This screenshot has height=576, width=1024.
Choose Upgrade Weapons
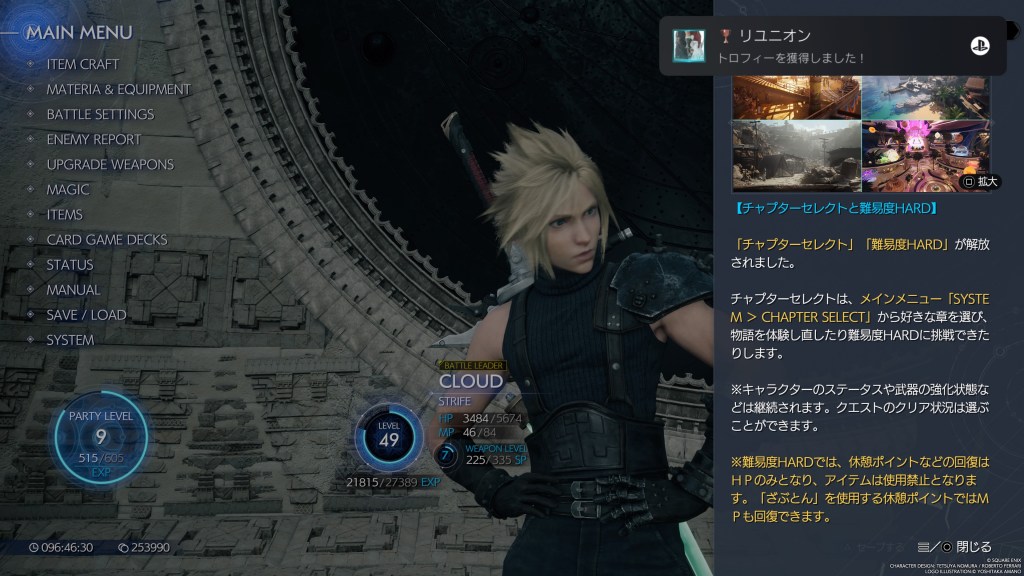pyautogui.click(x=110, y=164)
